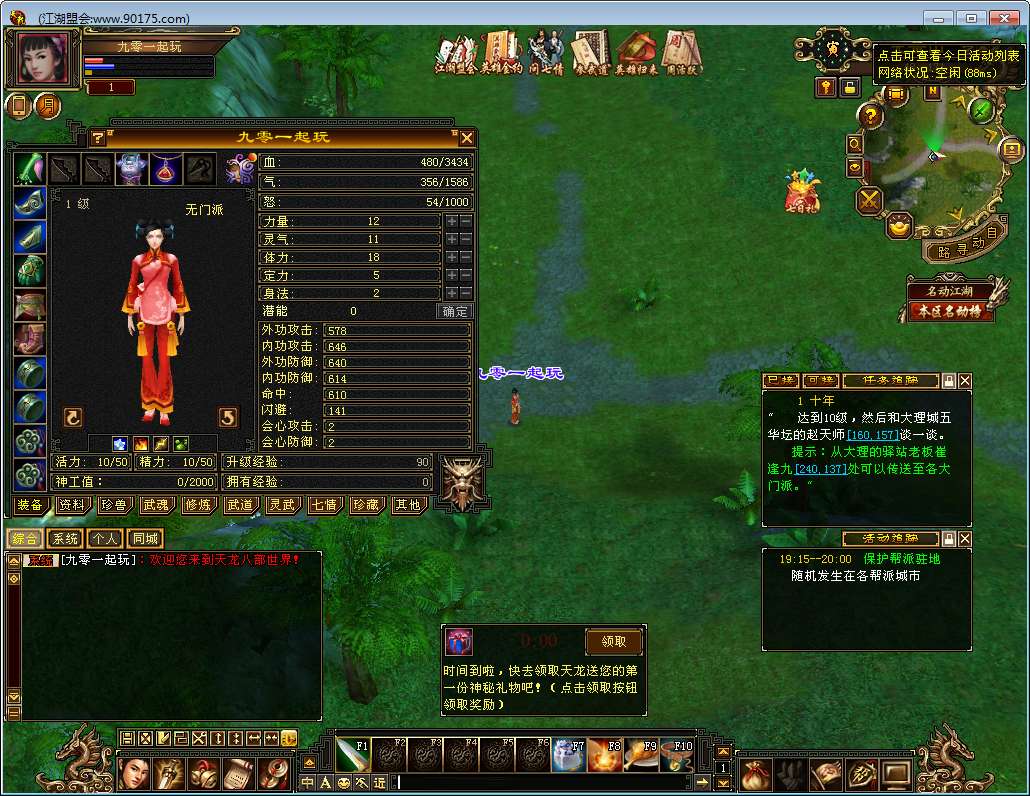
Task: Switch chat to the 系统 channel tab
Action: tap(65, 539)
